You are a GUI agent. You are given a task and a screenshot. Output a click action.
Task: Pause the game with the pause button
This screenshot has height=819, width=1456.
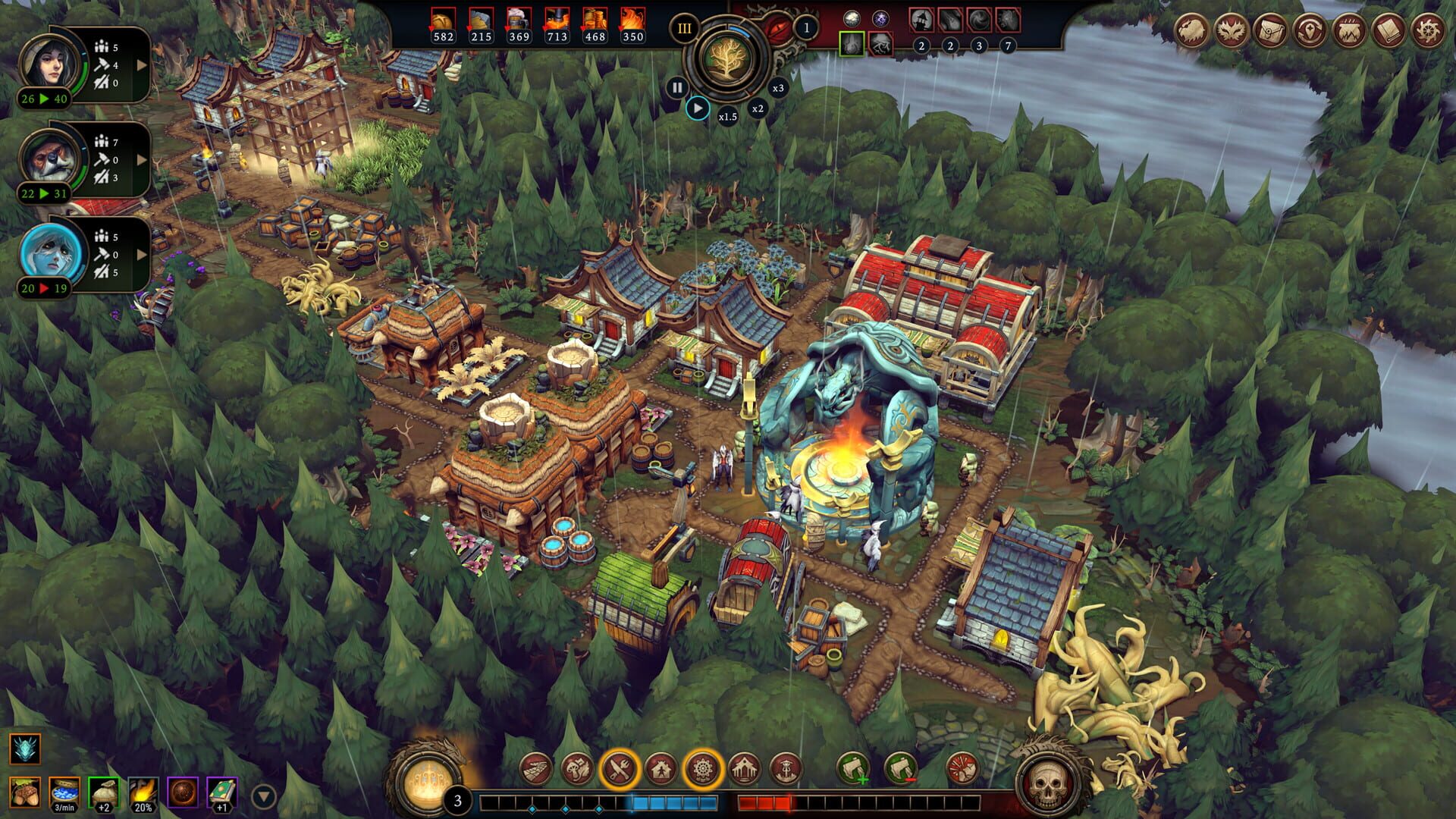(678, 87)
